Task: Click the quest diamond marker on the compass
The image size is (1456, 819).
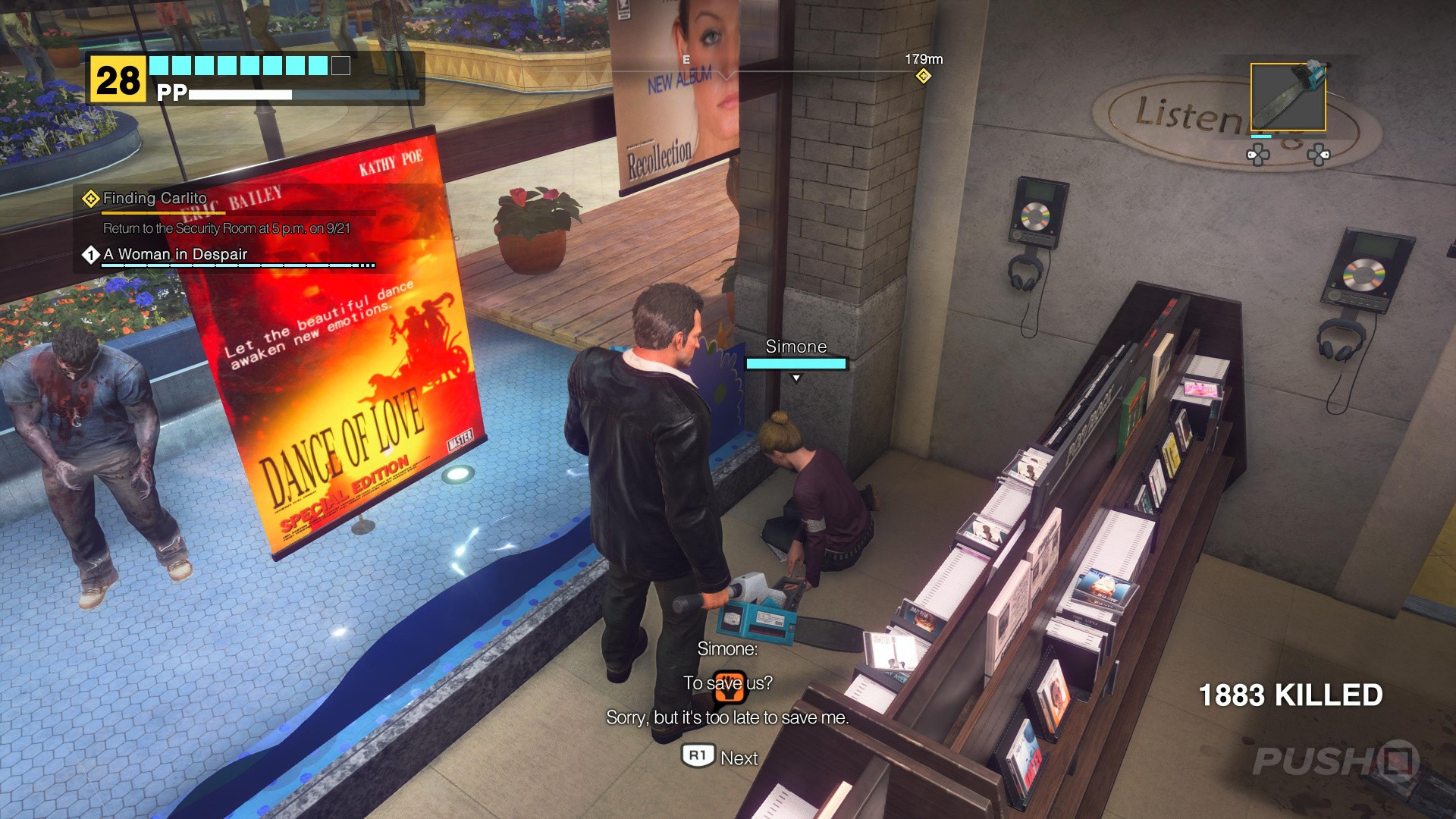Action: tap(922, 76)
